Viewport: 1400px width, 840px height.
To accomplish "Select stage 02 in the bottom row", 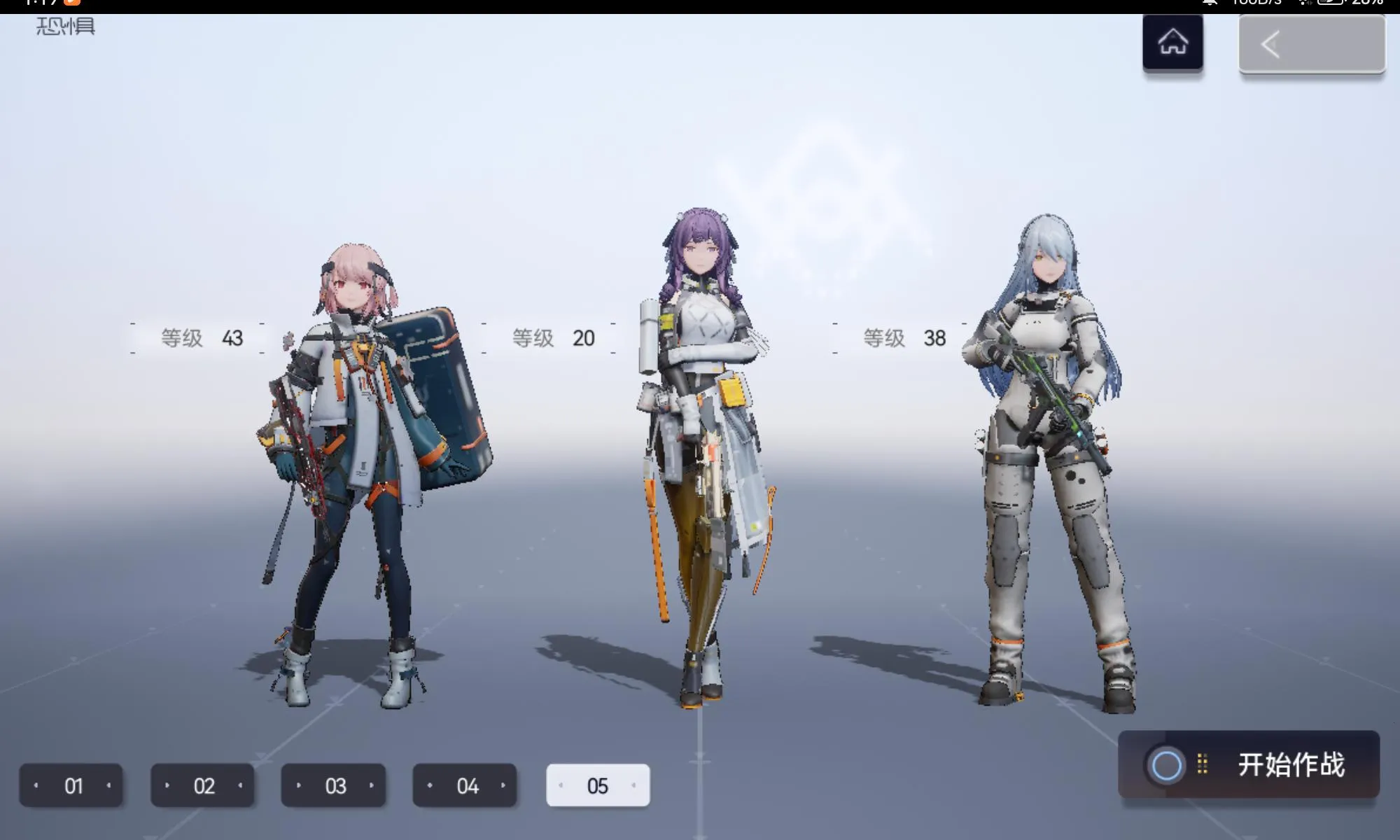I will pyautogui.click(x=202, y=785).
